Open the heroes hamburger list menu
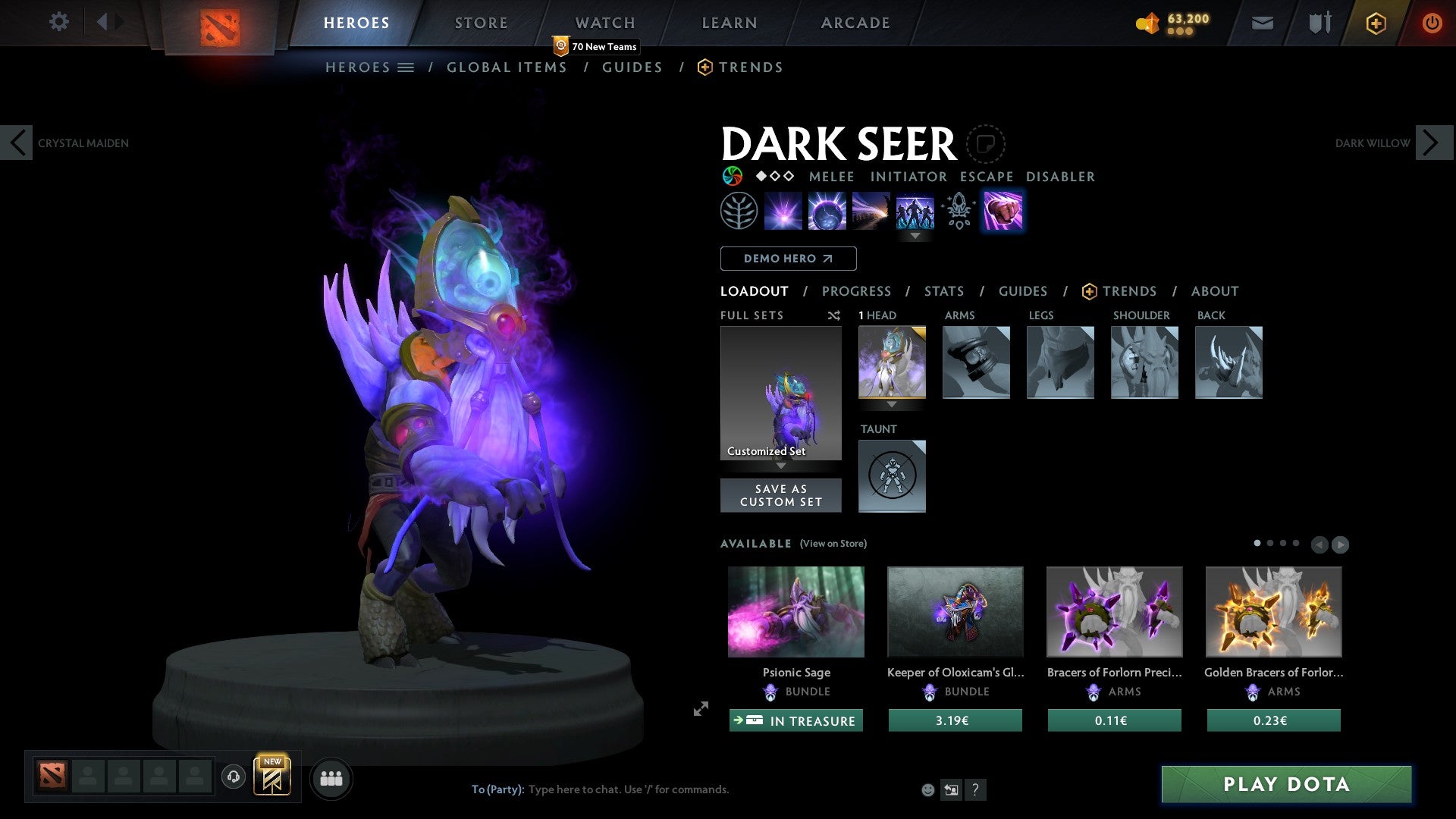 click(406, 67)
